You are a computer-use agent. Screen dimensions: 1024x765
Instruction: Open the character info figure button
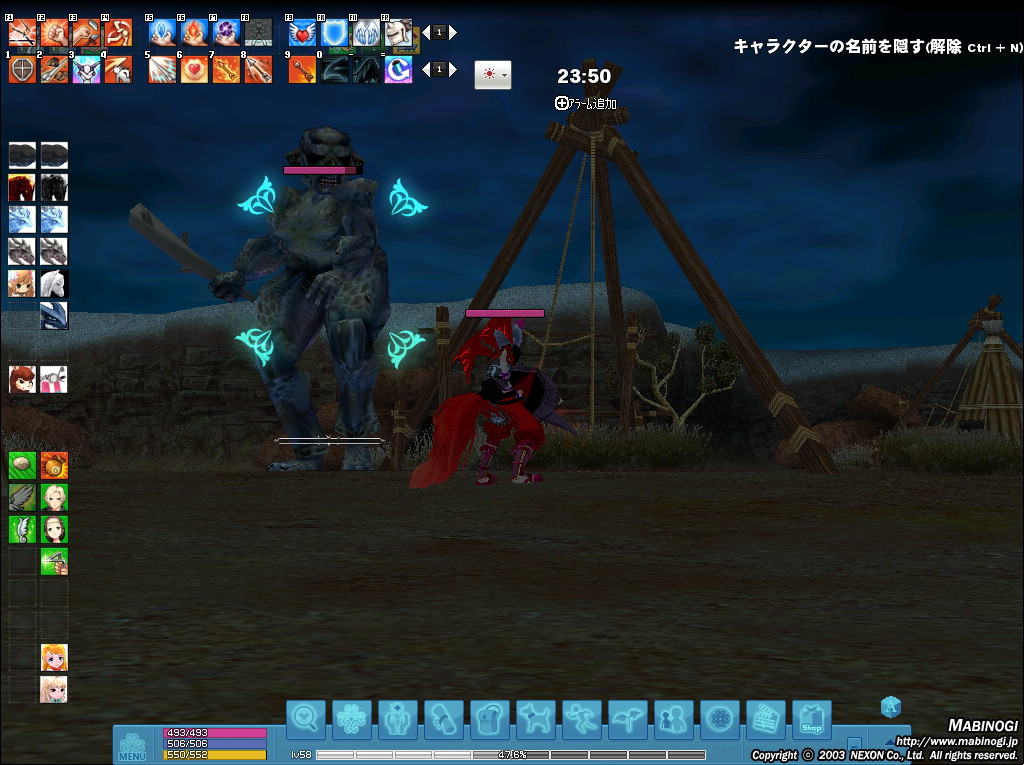tap(397, 719)
